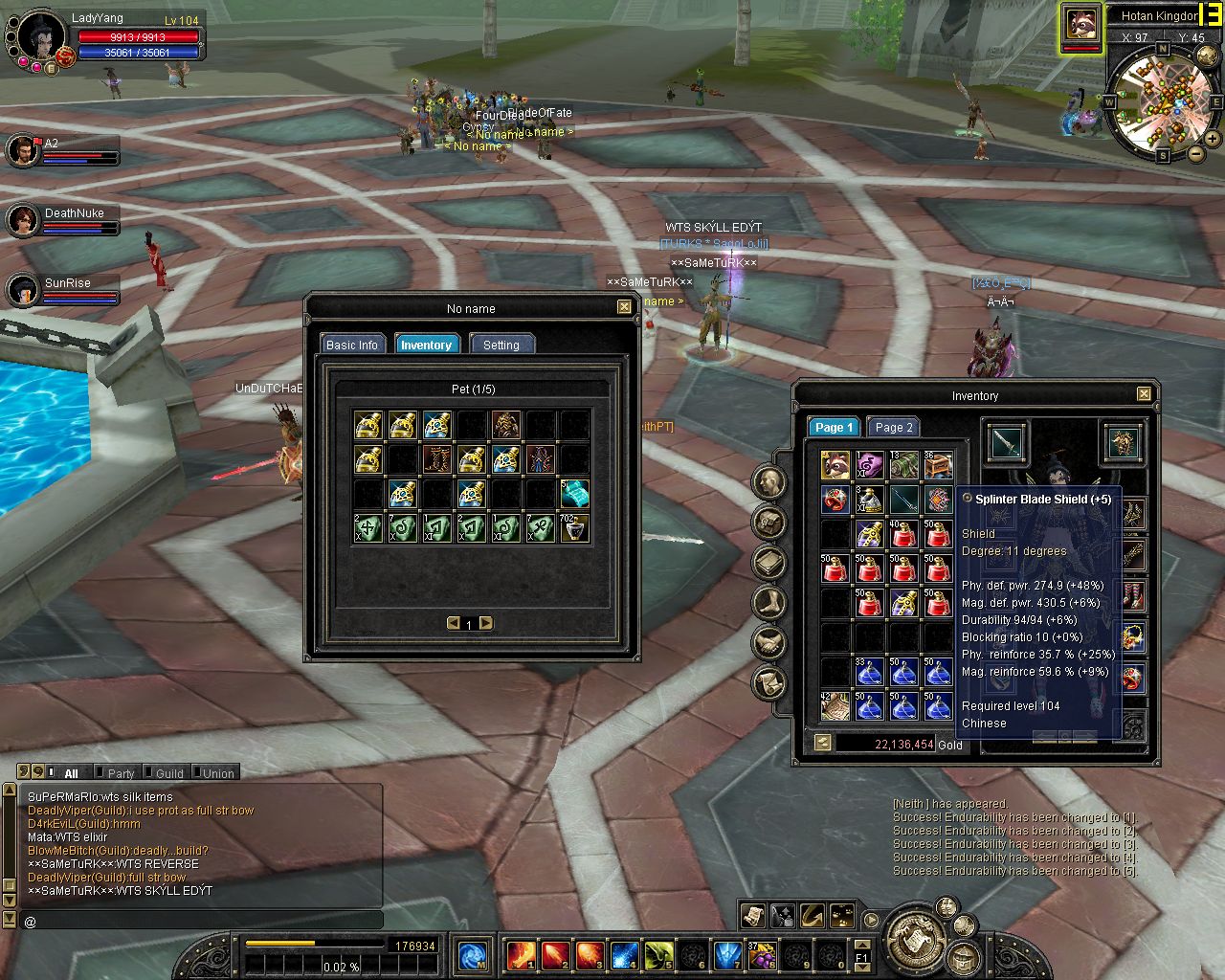The width and height of the screenshot is (1225, 980).
Task: Click the gold sort button beside gold amount
Action: pyautogui.click(x=822, y=743)
